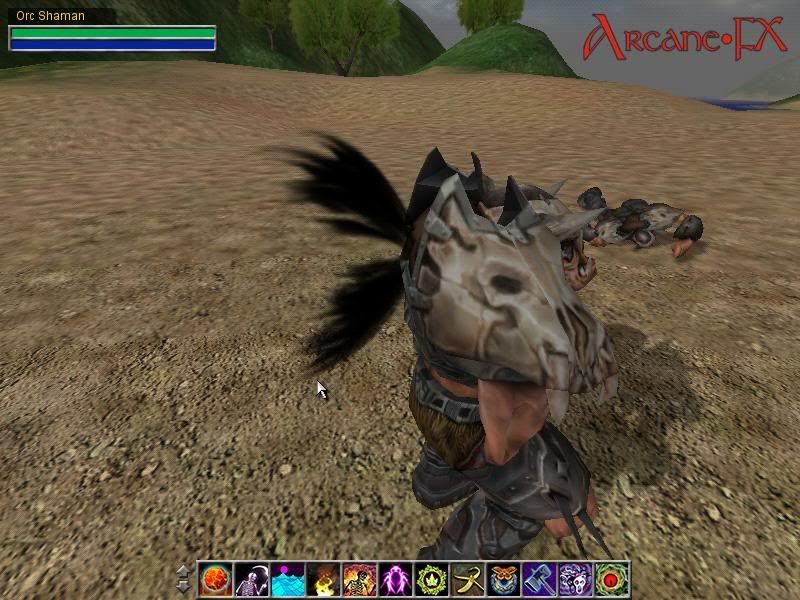Screen dimensions: 800x600
Task: Cast the fiery orange orb spell
Action: [215, 579]
